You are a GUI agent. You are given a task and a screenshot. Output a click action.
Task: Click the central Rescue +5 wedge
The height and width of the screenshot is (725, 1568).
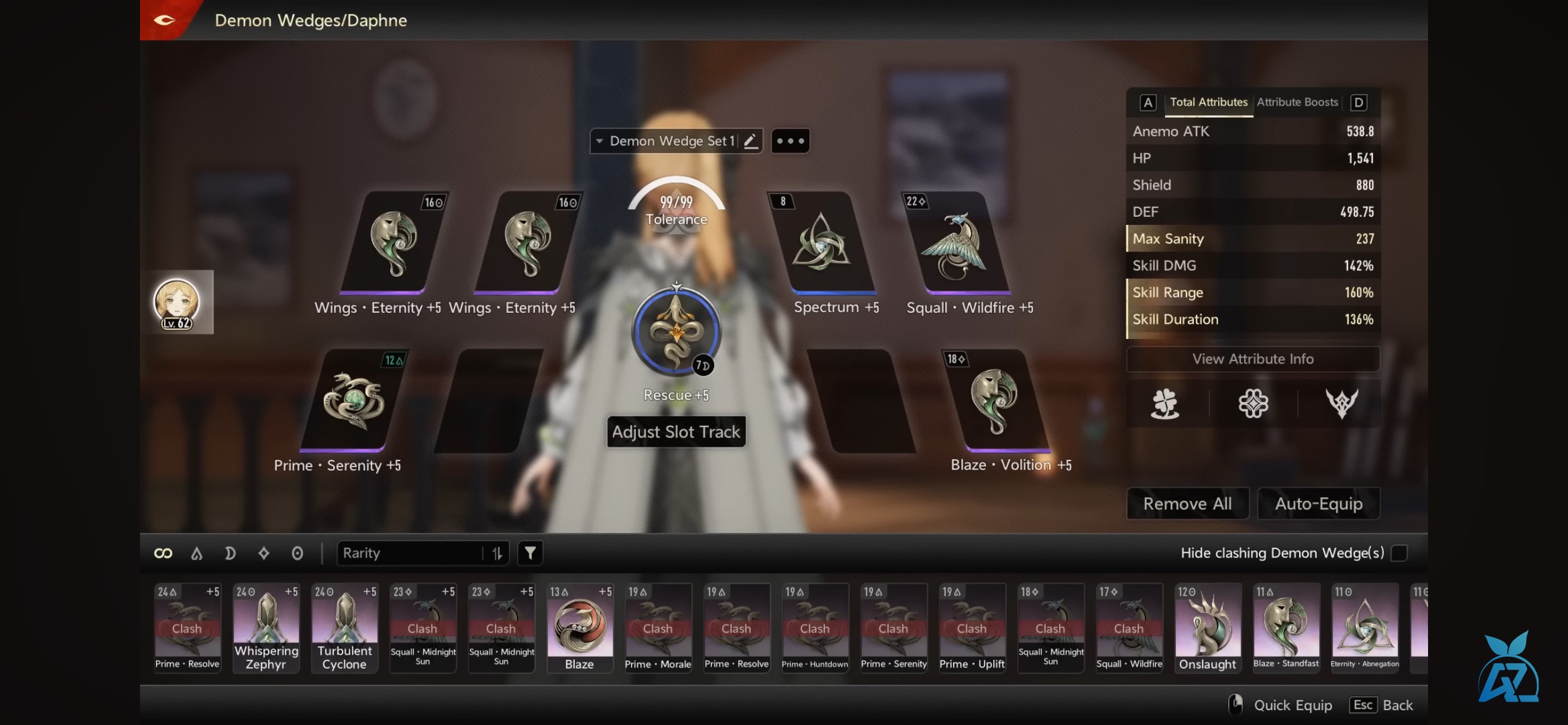pyautogui.click(x=676, y=332)
